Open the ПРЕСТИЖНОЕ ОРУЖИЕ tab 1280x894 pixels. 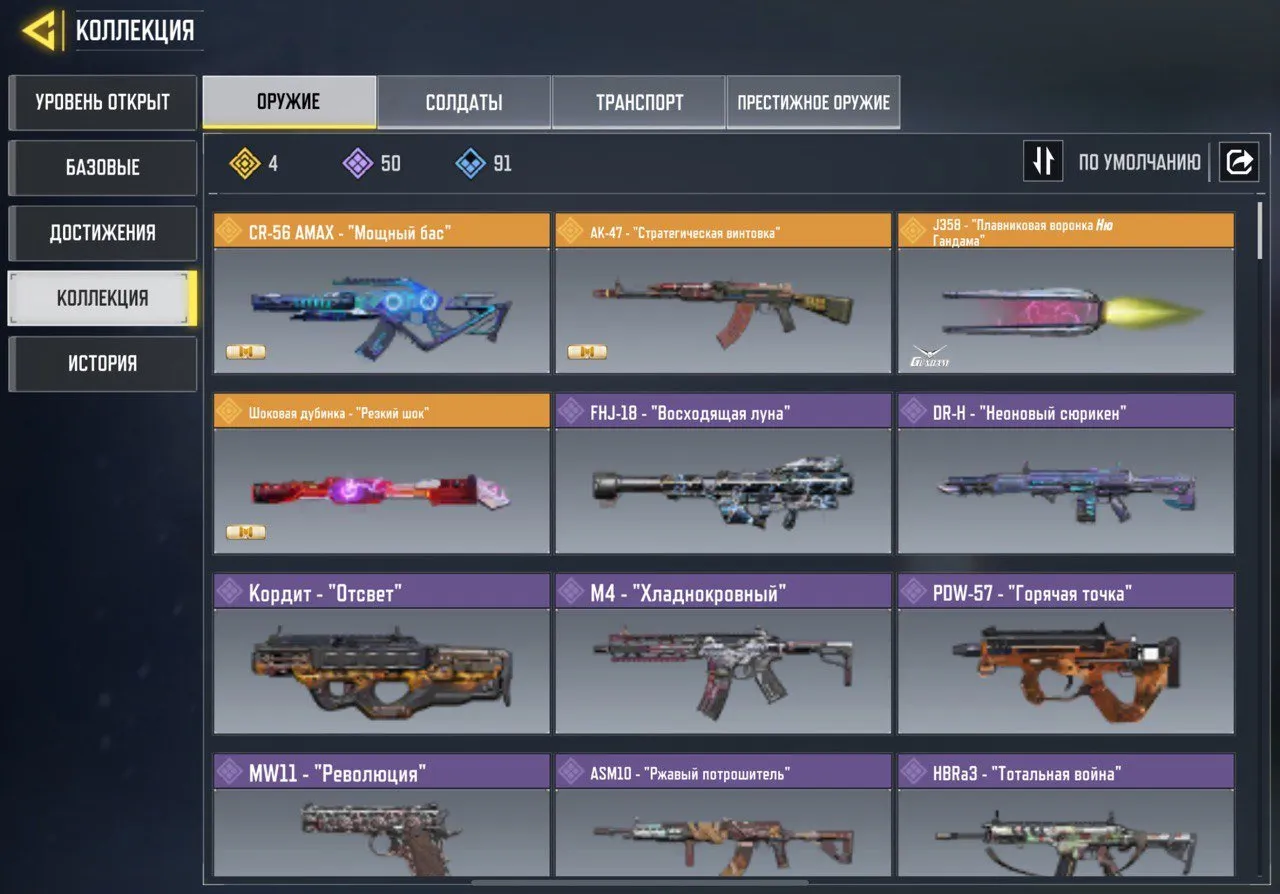coord(813,101)
